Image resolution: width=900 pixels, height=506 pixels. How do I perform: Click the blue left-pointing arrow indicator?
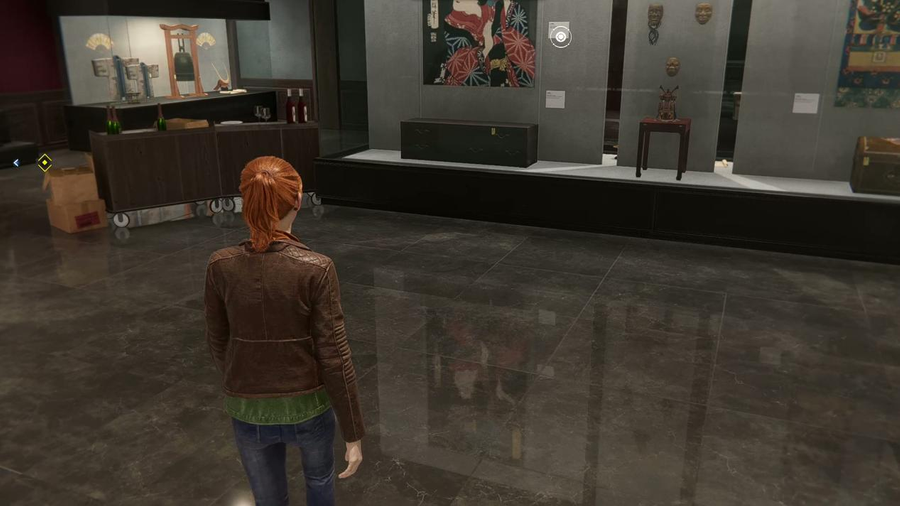(17, 161)
